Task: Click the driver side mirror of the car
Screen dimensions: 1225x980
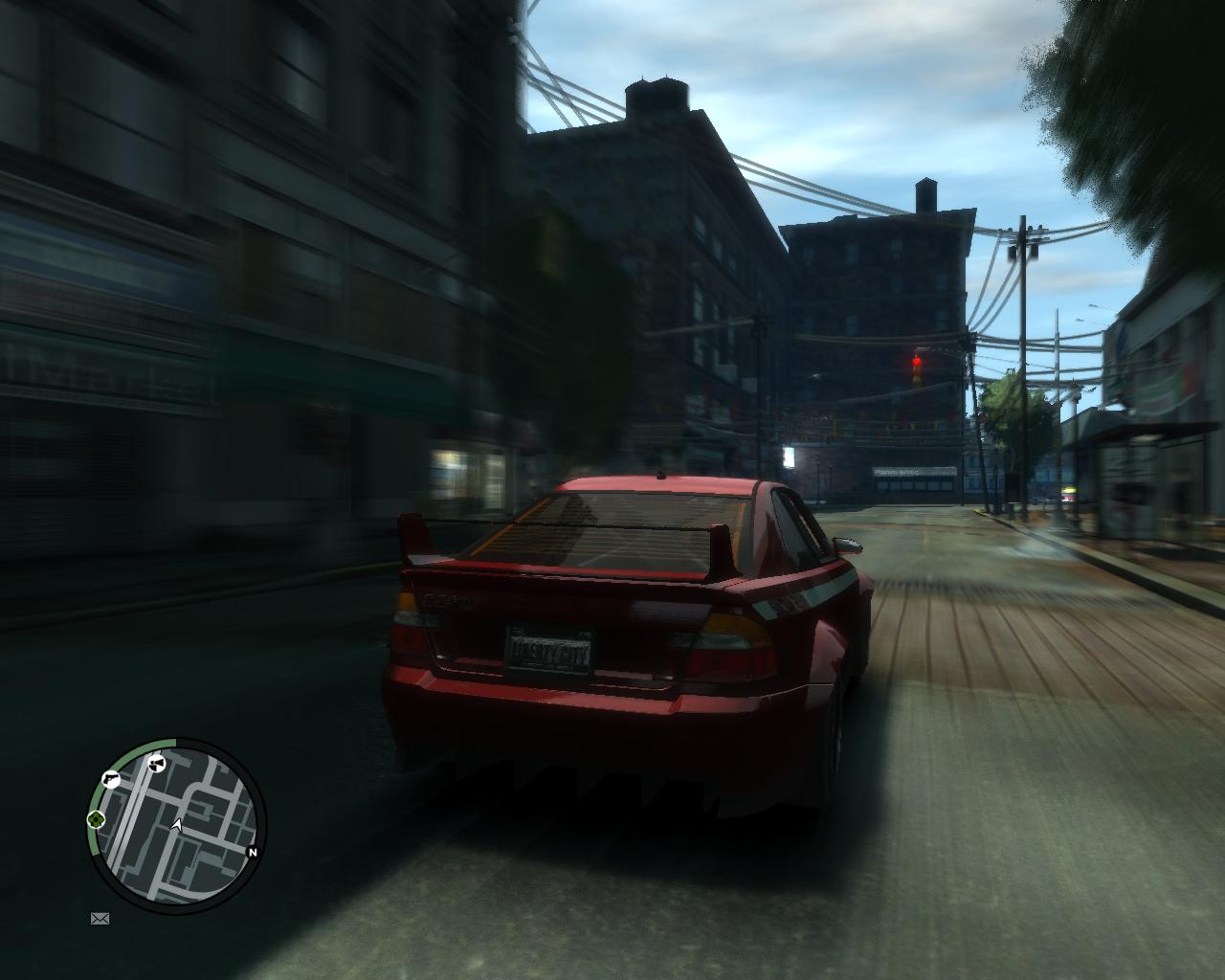Action: (x=845, y=543)
